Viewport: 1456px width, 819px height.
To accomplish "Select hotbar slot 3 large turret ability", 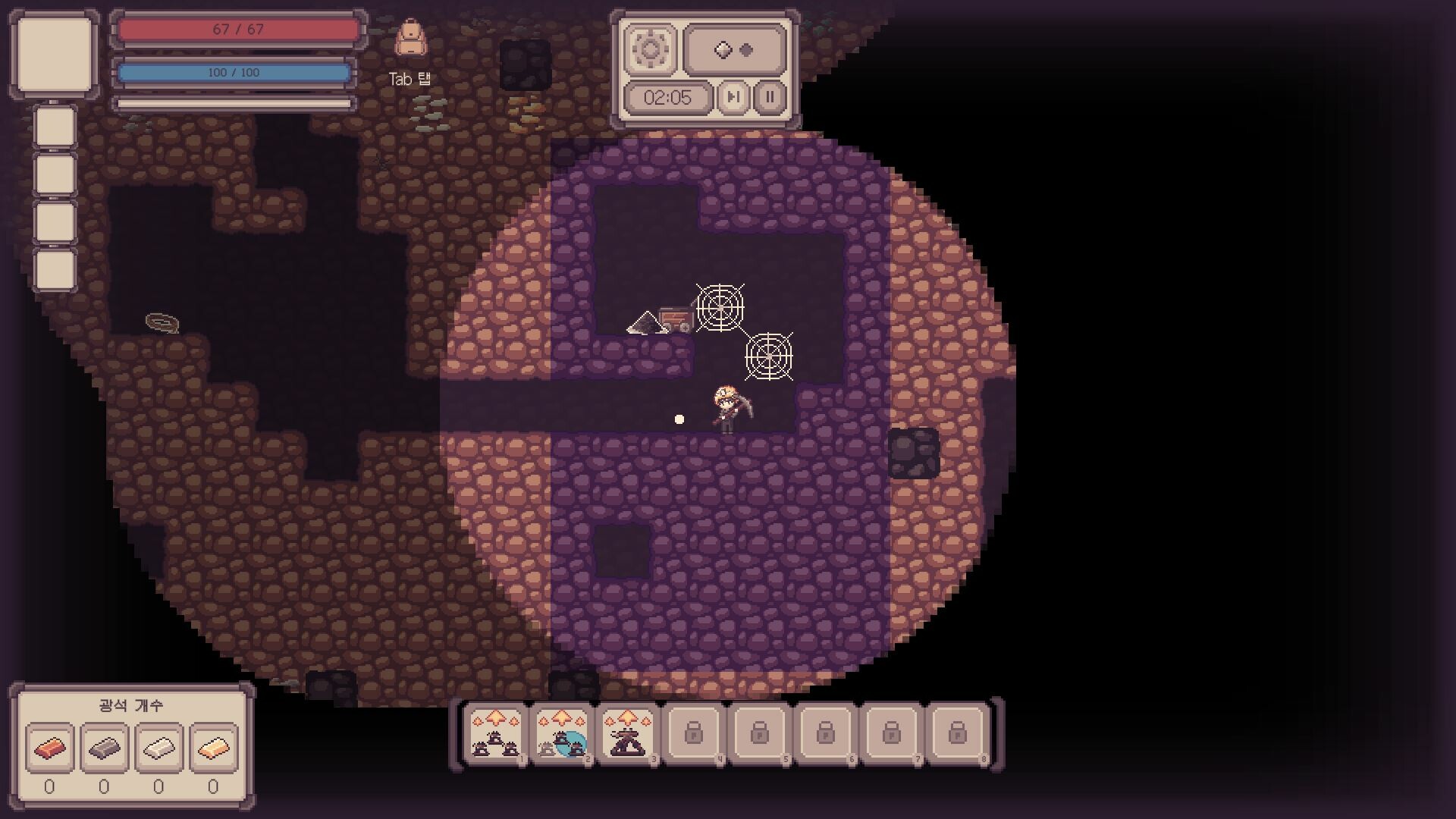I will pos(627,733).
